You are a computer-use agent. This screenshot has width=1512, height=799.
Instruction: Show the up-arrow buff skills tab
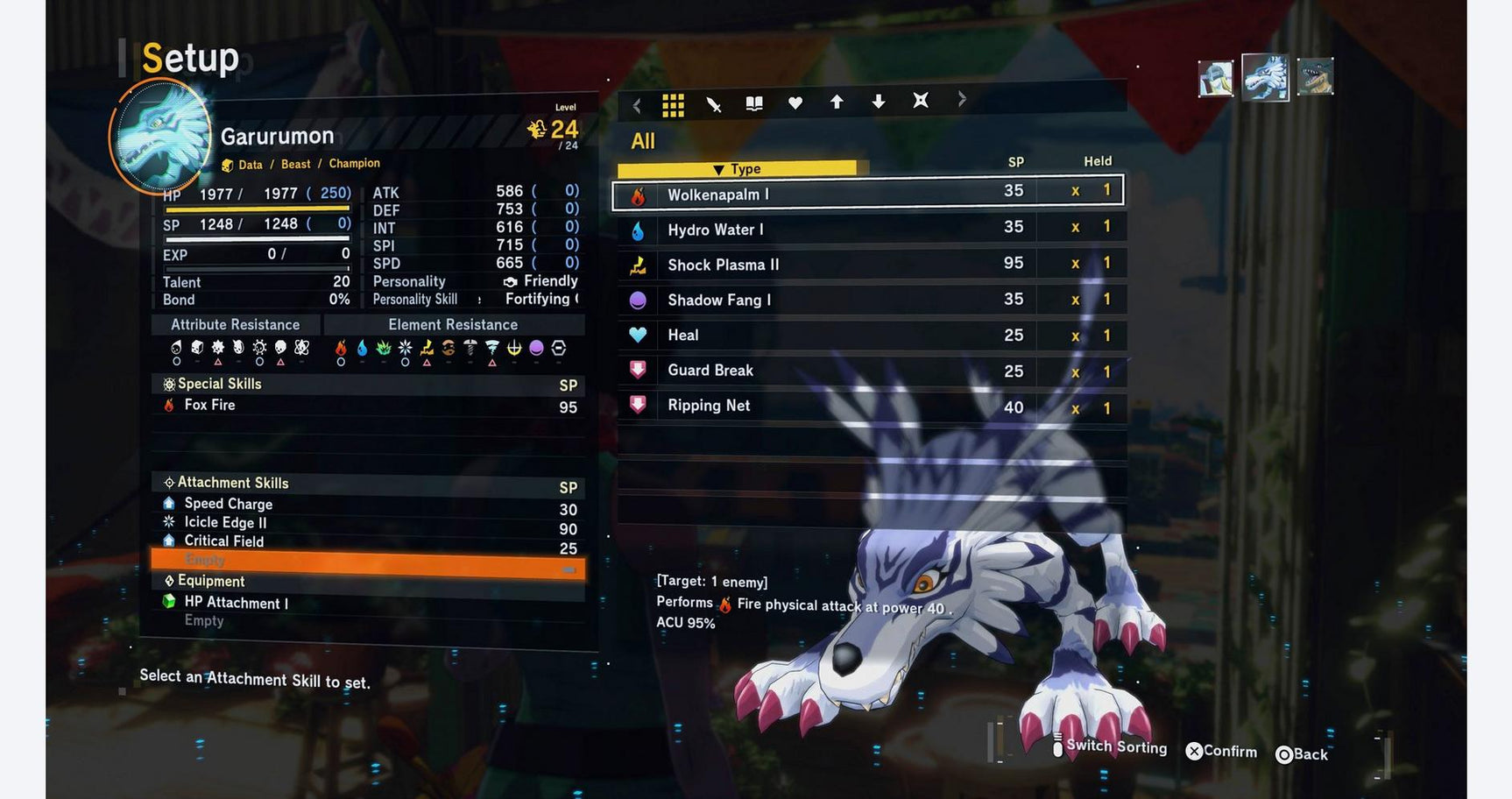(x=837, y=103)
